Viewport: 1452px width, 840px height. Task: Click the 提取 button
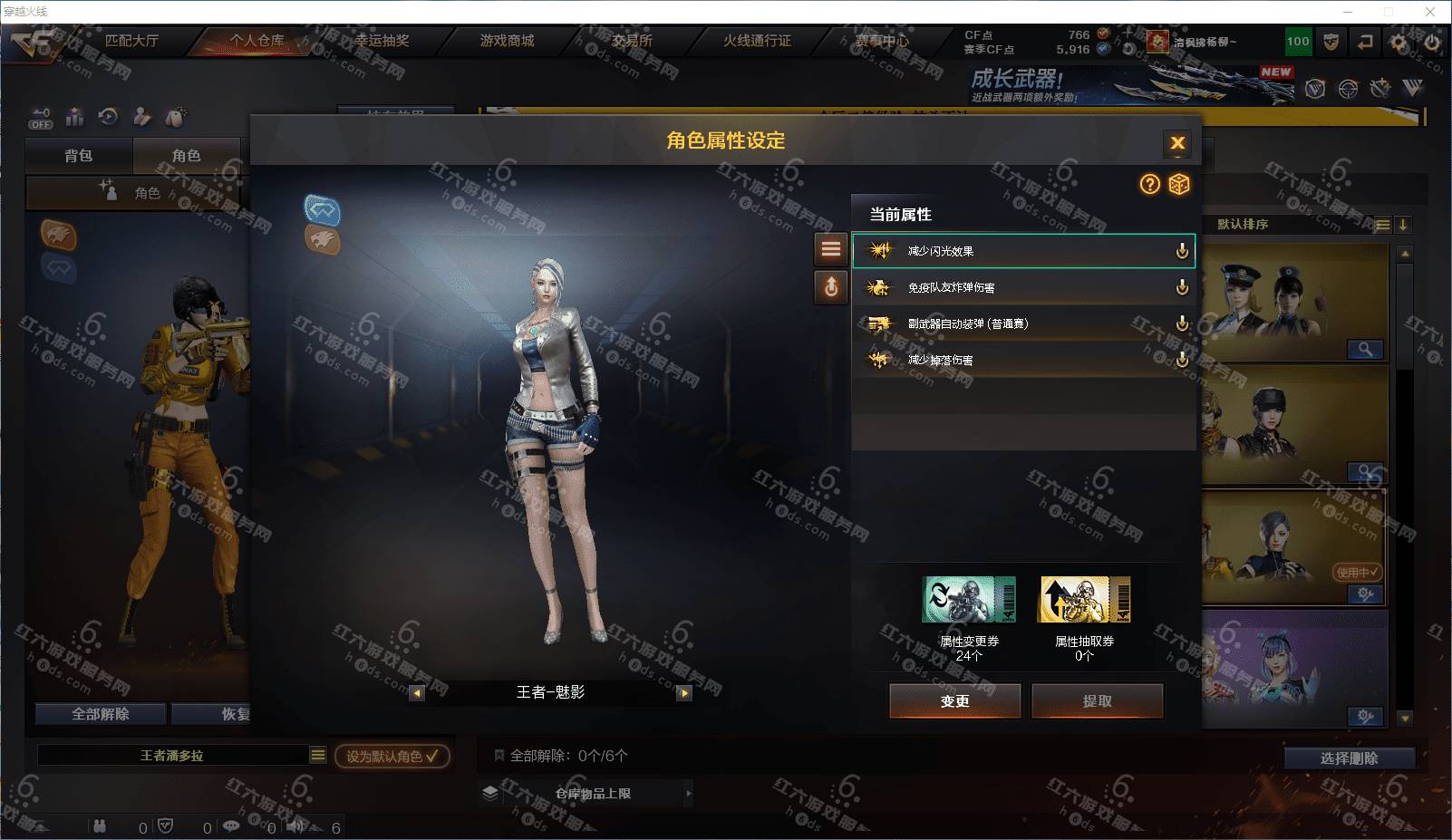point(1097,700)
